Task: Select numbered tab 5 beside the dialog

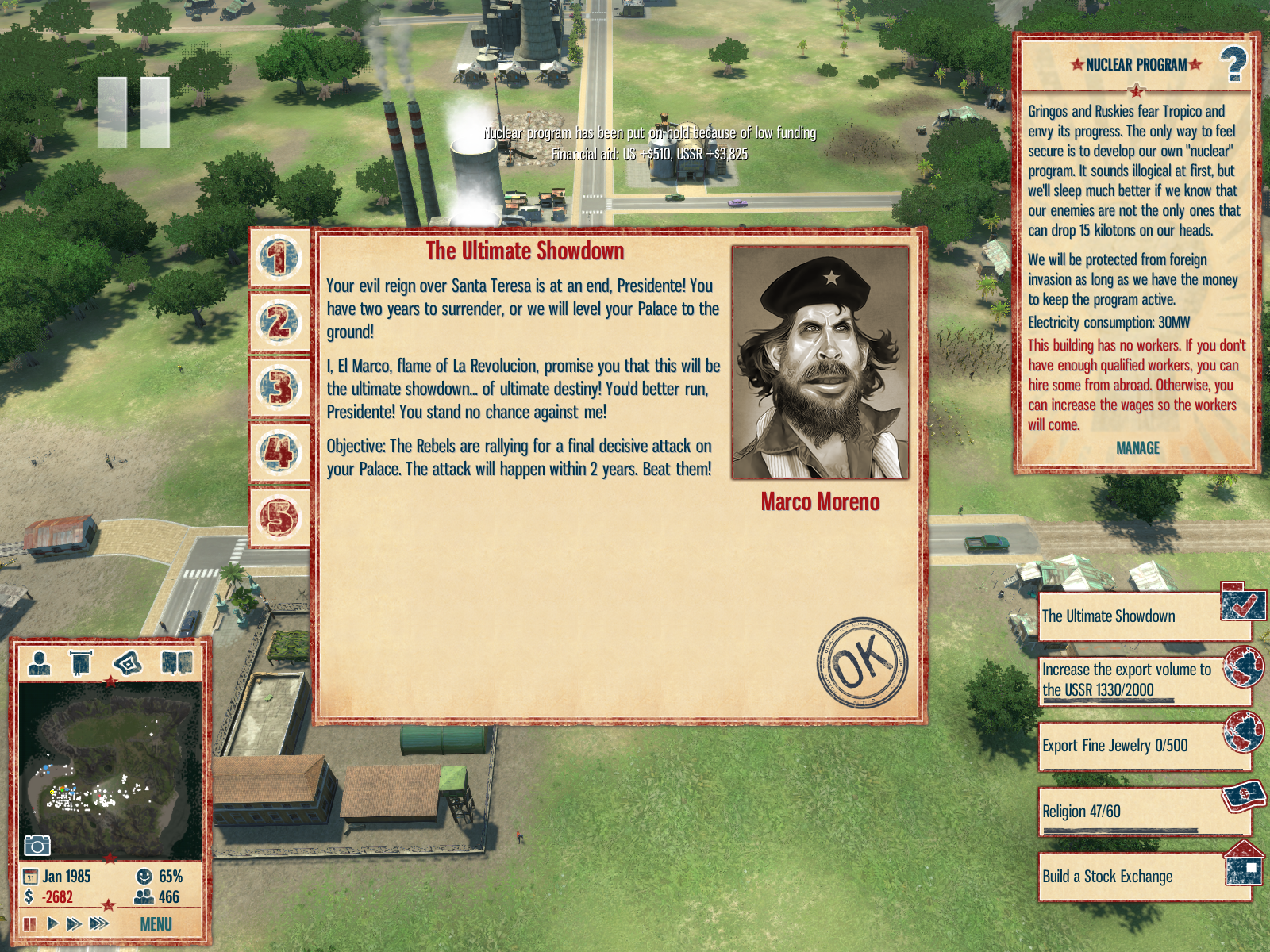Action: pos(279,518)
